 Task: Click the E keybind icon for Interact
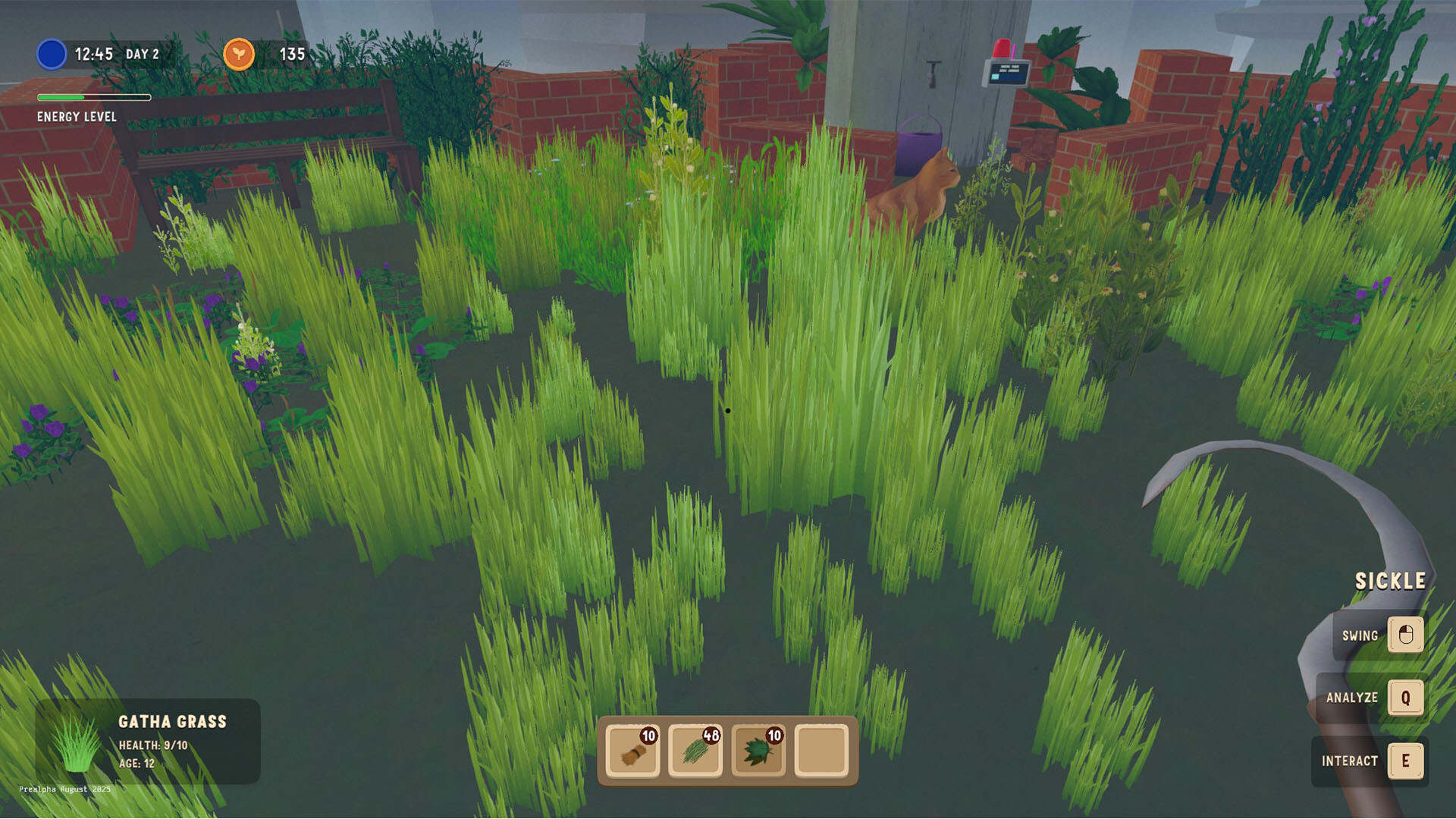[1408, 761]
